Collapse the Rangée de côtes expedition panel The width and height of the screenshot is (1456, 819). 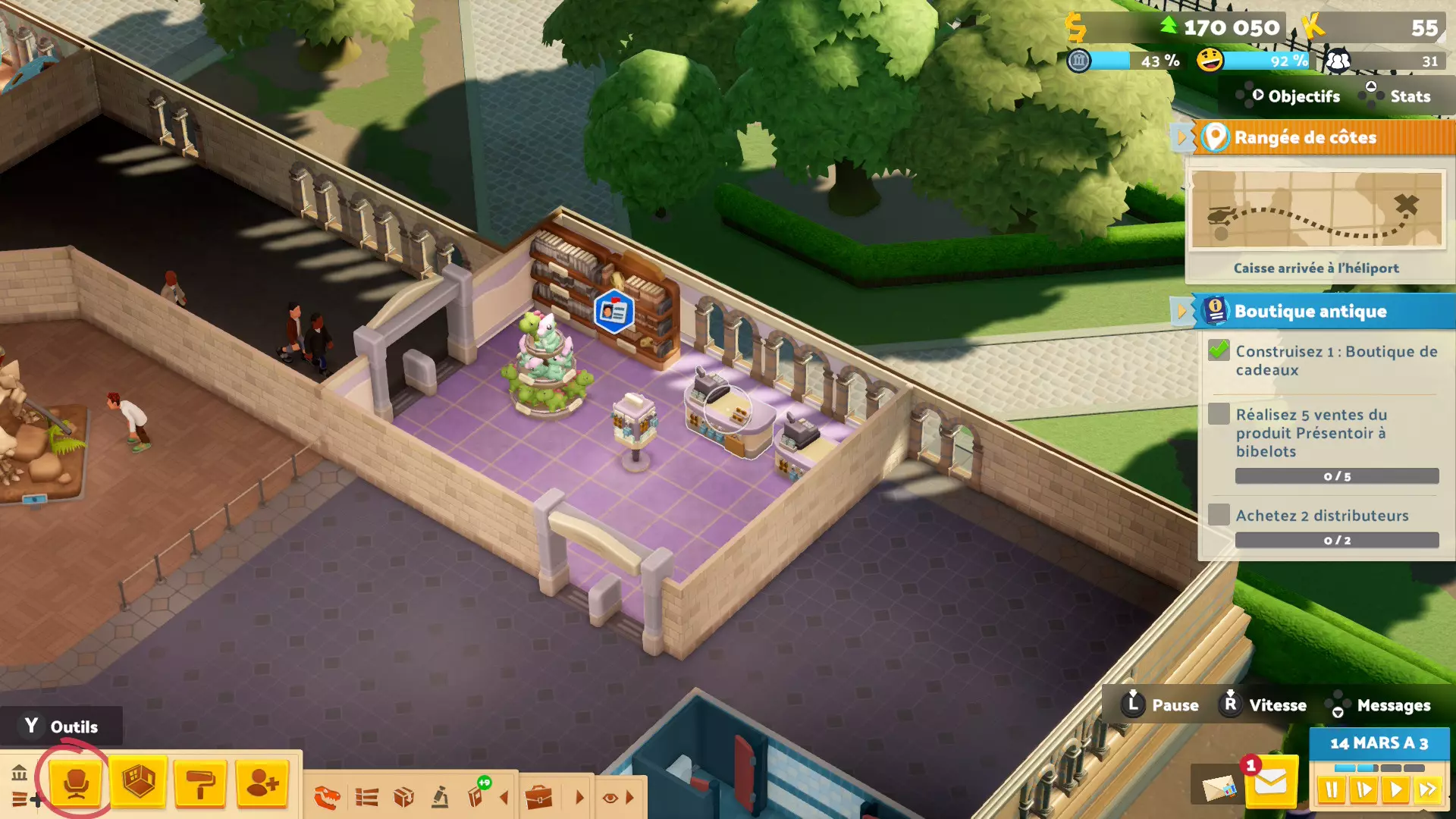[x=1181, y=137]
